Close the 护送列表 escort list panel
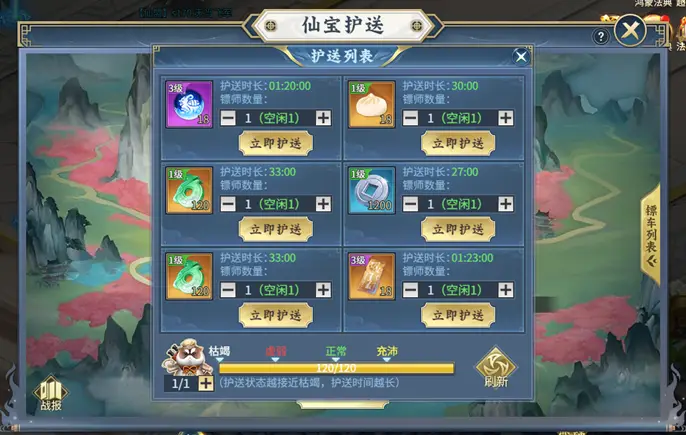 520,57
